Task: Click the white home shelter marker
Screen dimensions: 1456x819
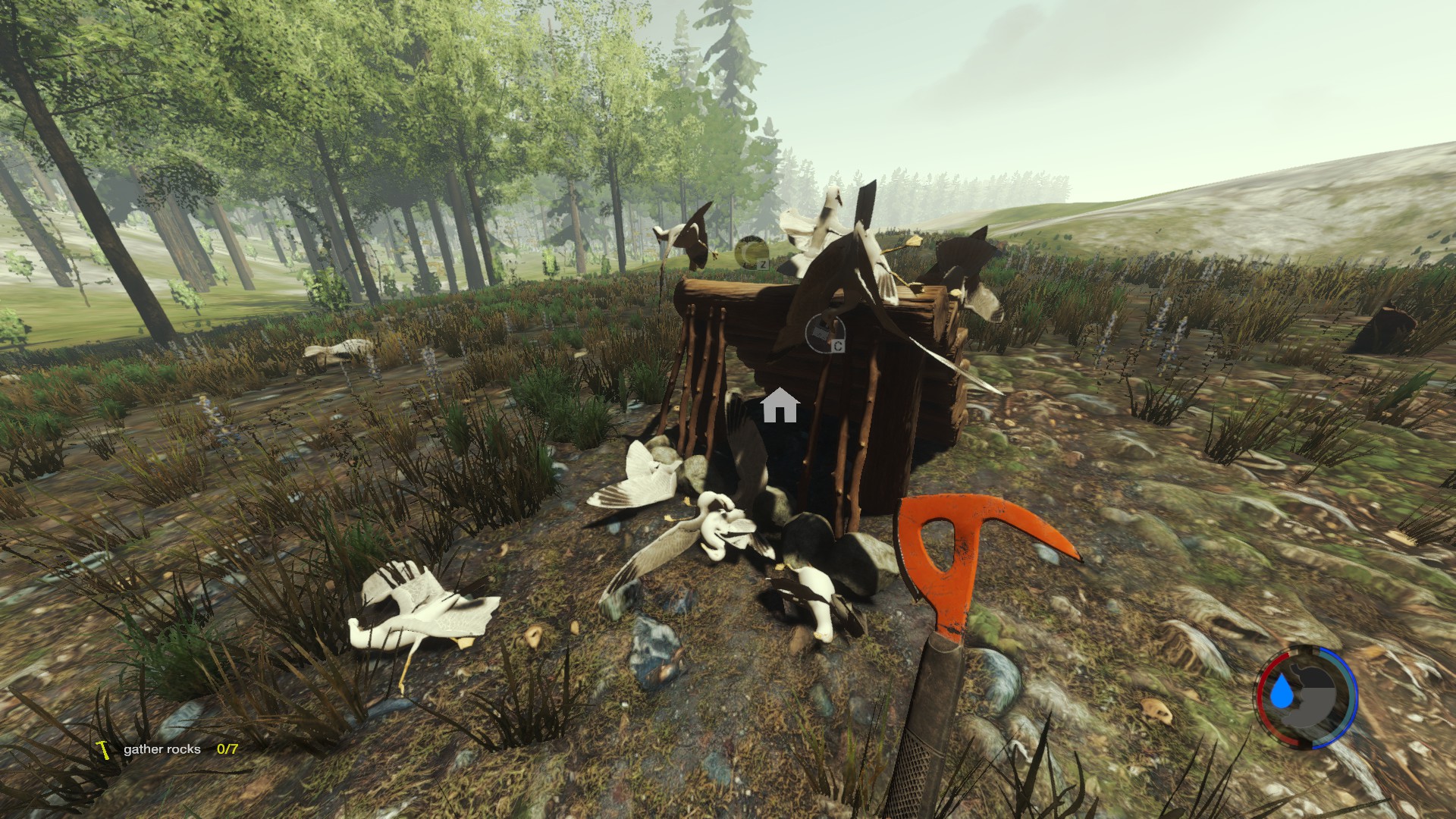Action: tap(780, 406)
